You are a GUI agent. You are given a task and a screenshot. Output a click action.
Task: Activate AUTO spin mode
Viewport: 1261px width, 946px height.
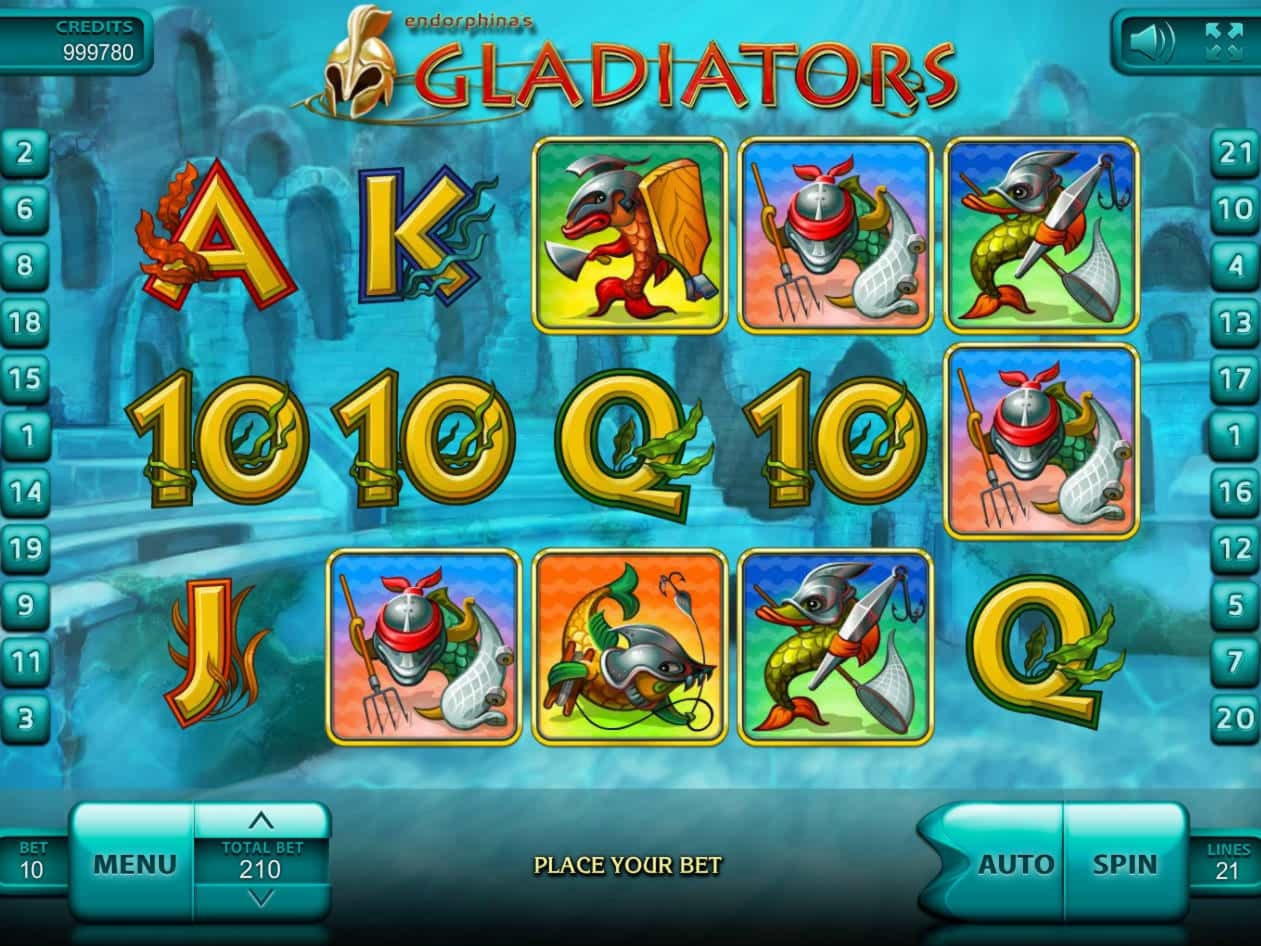(1015, 864)
